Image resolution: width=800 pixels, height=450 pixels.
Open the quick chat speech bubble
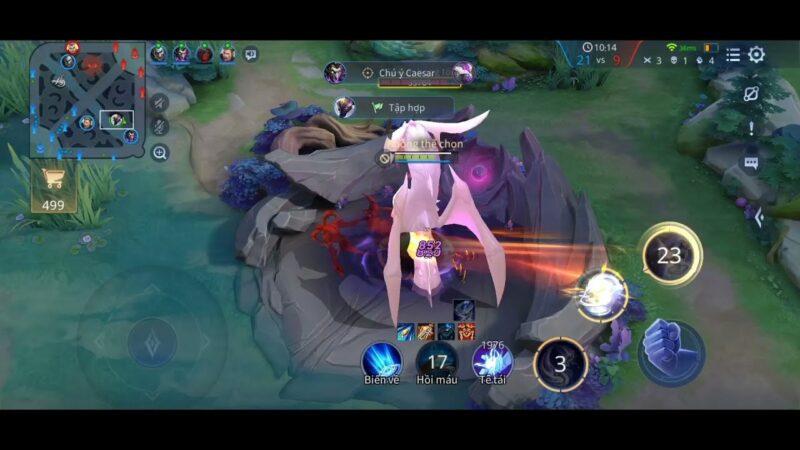(x=751, y=161)
